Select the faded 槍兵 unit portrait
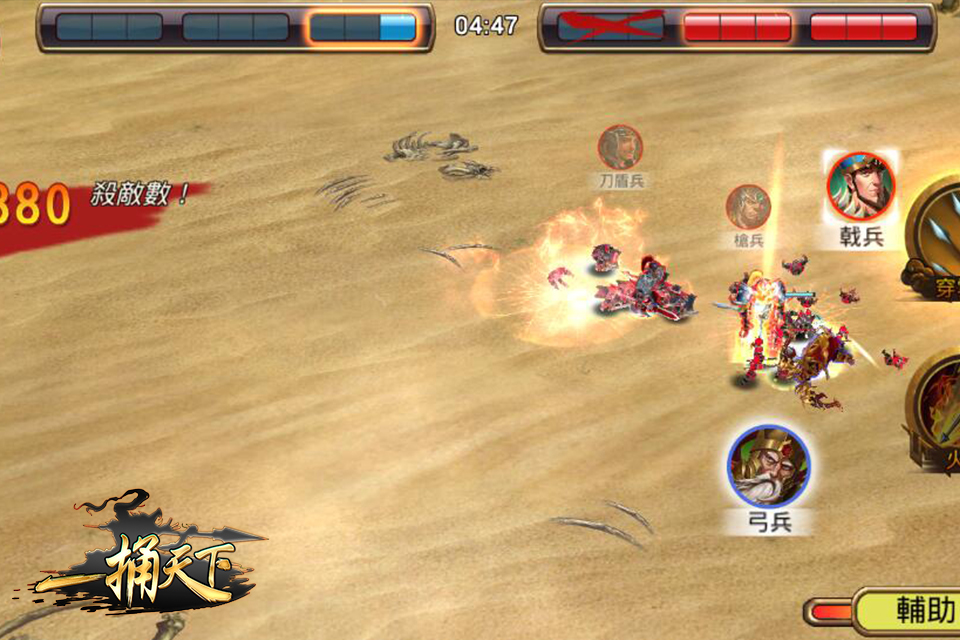960x640 pixels. click(x=748, y=207)
